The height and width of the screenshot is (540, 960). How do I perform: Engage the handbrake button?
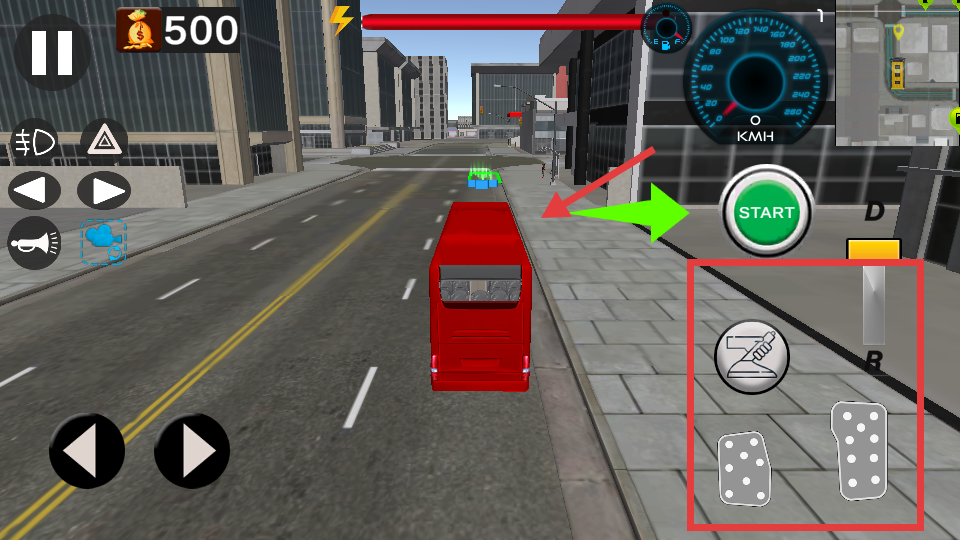point(752,356)
